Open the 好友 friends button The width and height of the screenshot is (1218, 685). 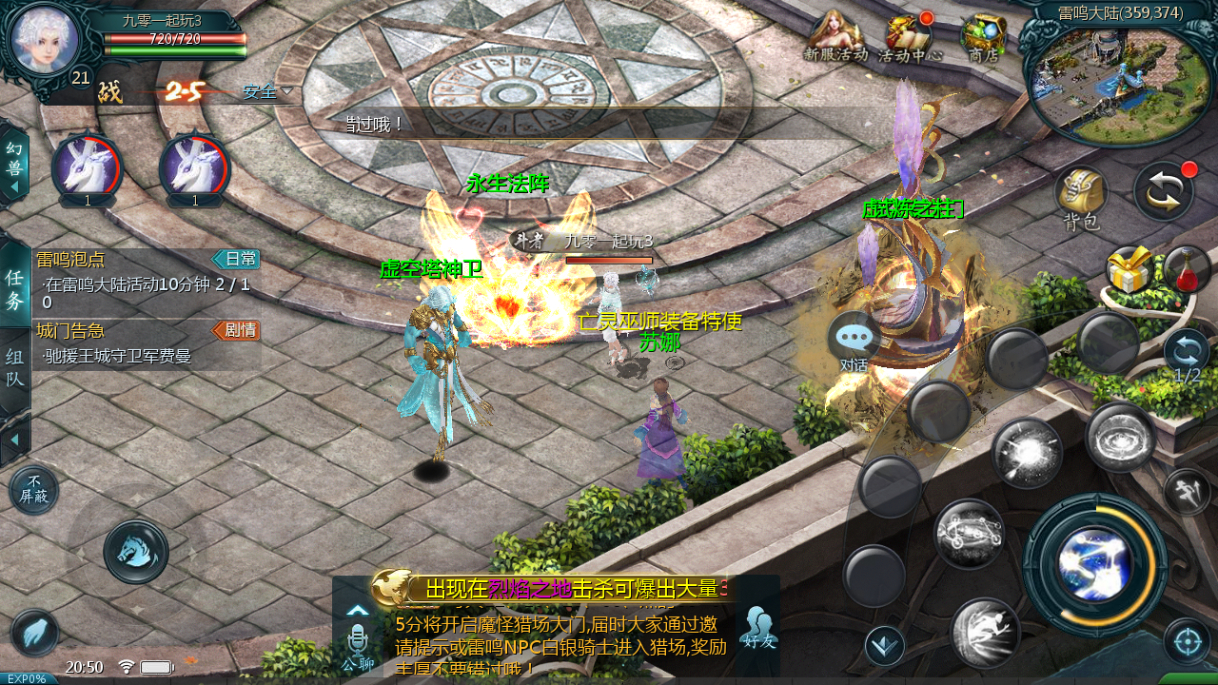pyautogui.click(x=757, y=627)
